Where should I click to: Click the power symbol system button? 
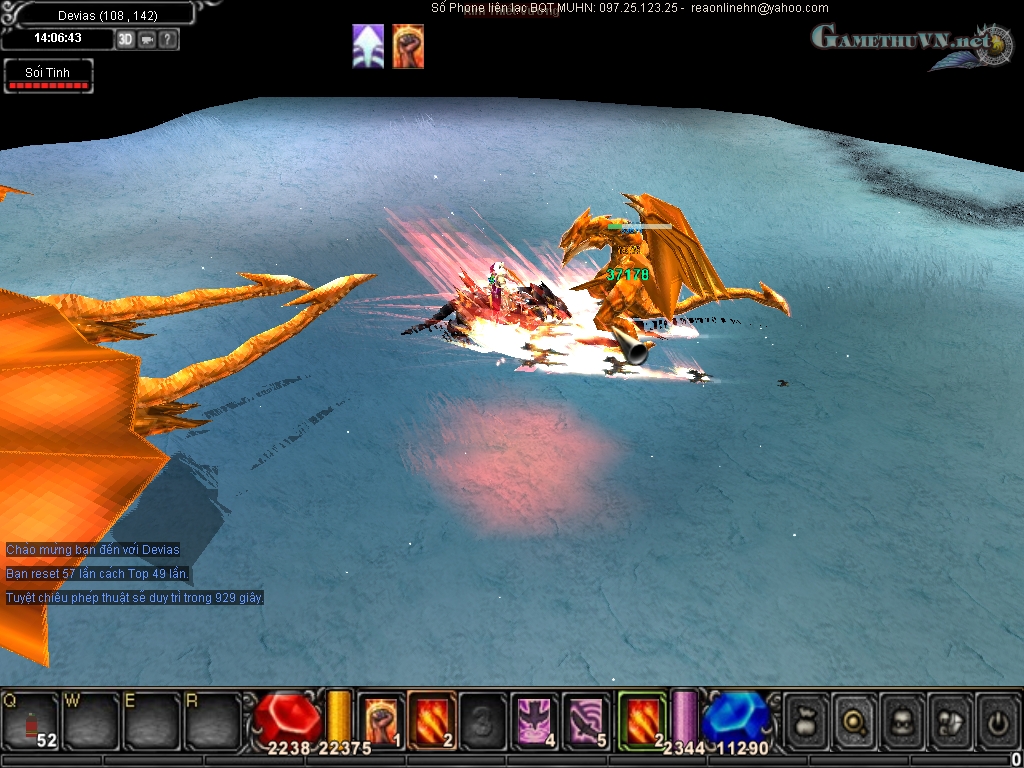[x=997, y=719]
